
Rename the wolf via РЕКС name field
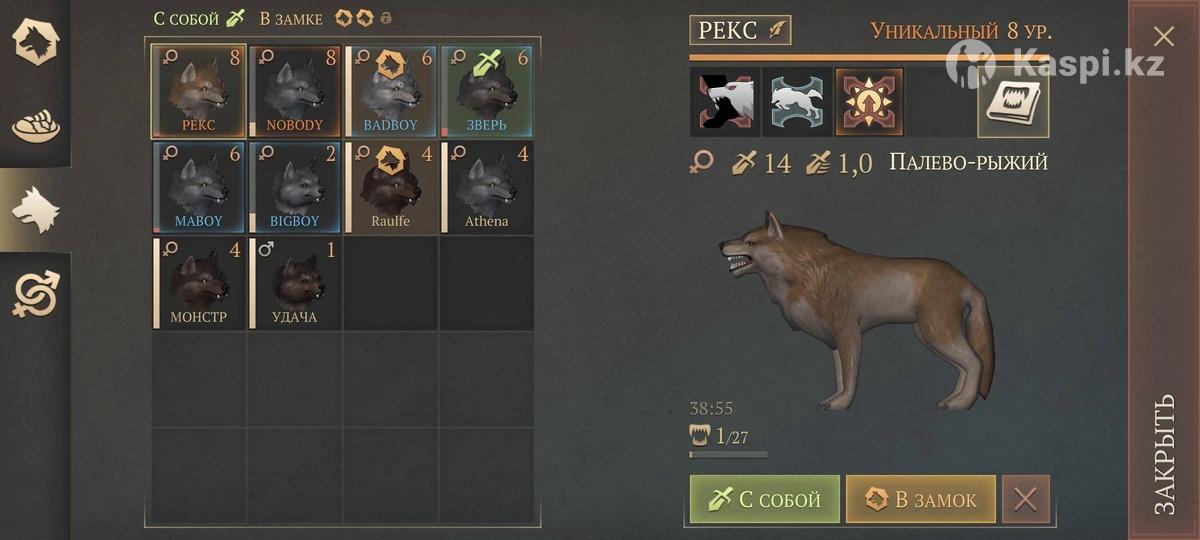tap(739, 30)
